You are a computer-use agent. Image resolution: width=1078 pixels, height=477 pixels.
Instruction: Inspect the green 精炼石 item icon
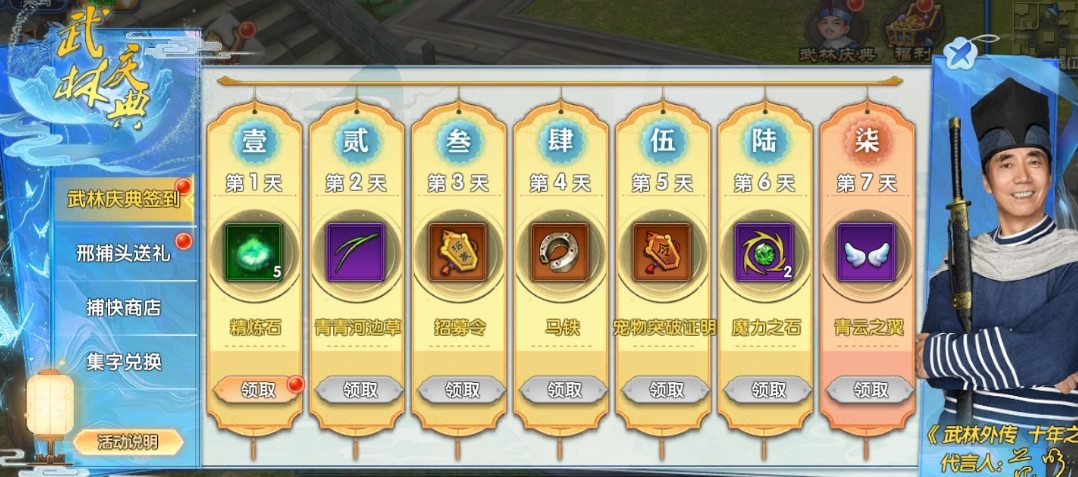pos(253,251)
